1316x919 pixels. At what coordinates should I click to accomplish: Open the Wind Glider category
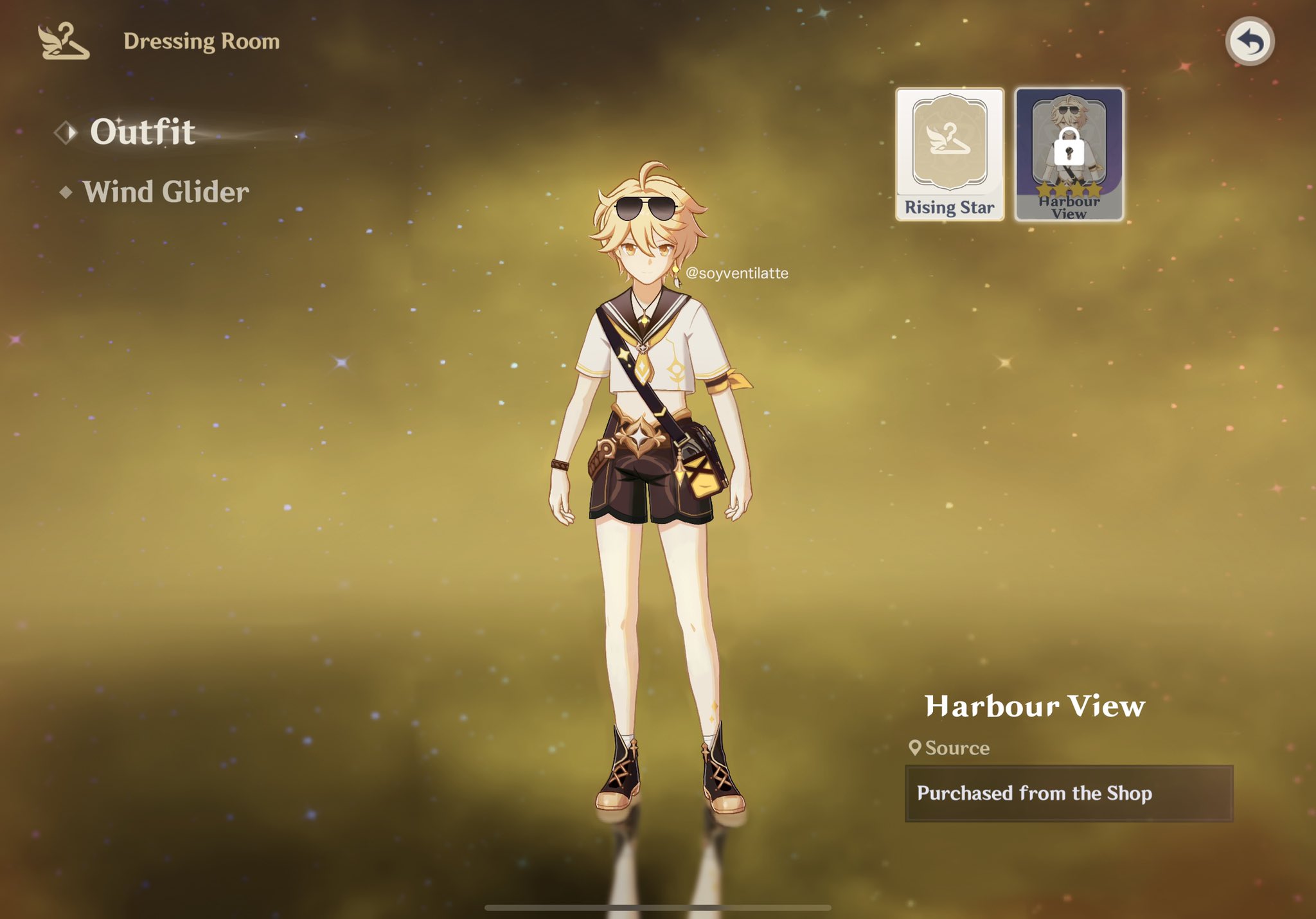point(165,192)
